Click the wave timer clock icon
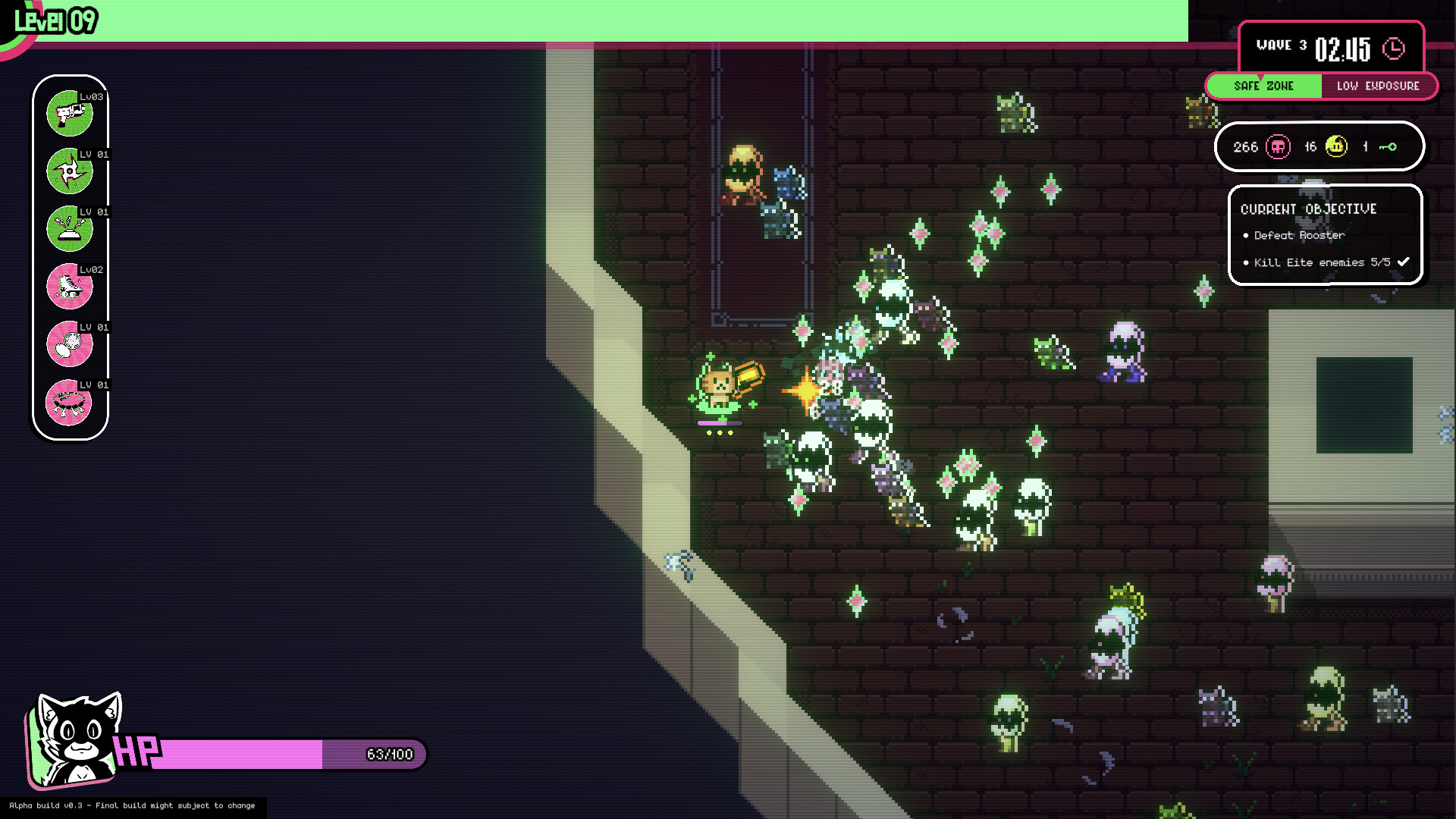This screenshot has width=1456, height=819. [x=1394, y=49]
